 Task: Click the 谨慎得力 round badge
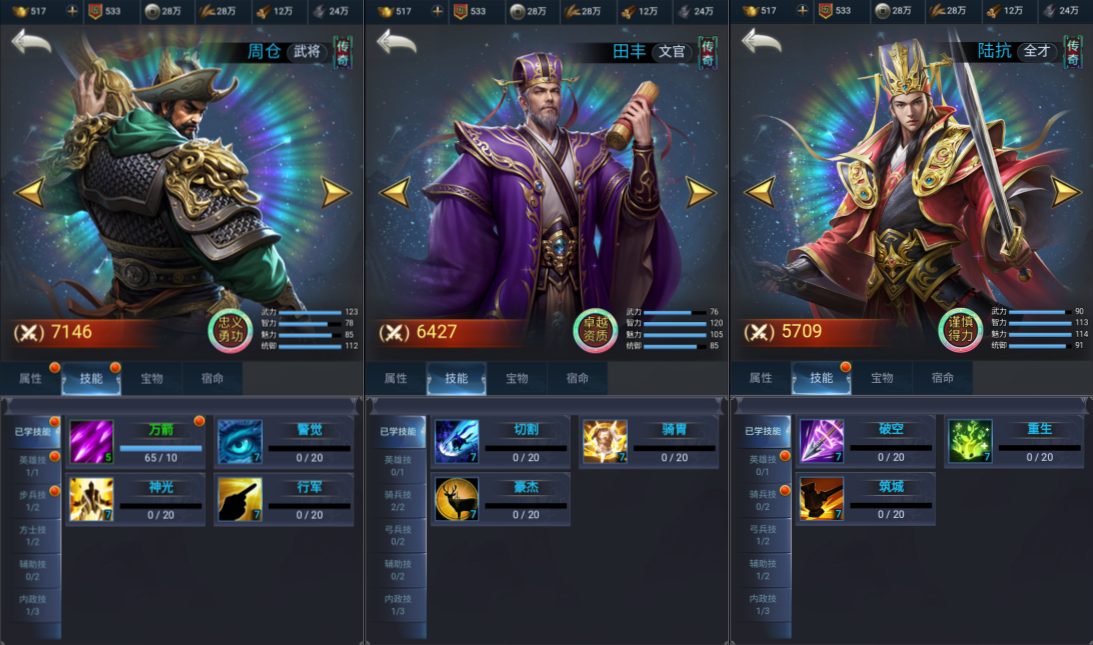pyautogui.click(x=958, y=330)
